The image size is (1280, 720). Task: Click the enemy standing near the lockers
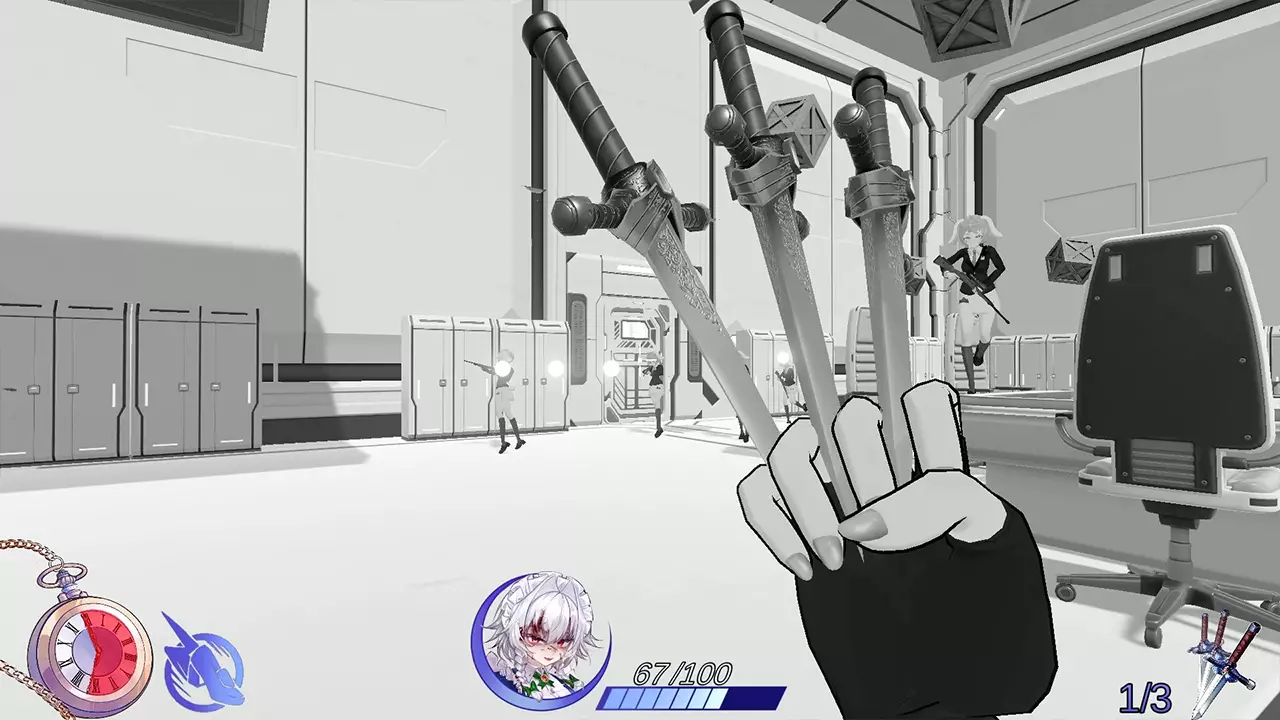pyautogui.click(x=505, y=395)
